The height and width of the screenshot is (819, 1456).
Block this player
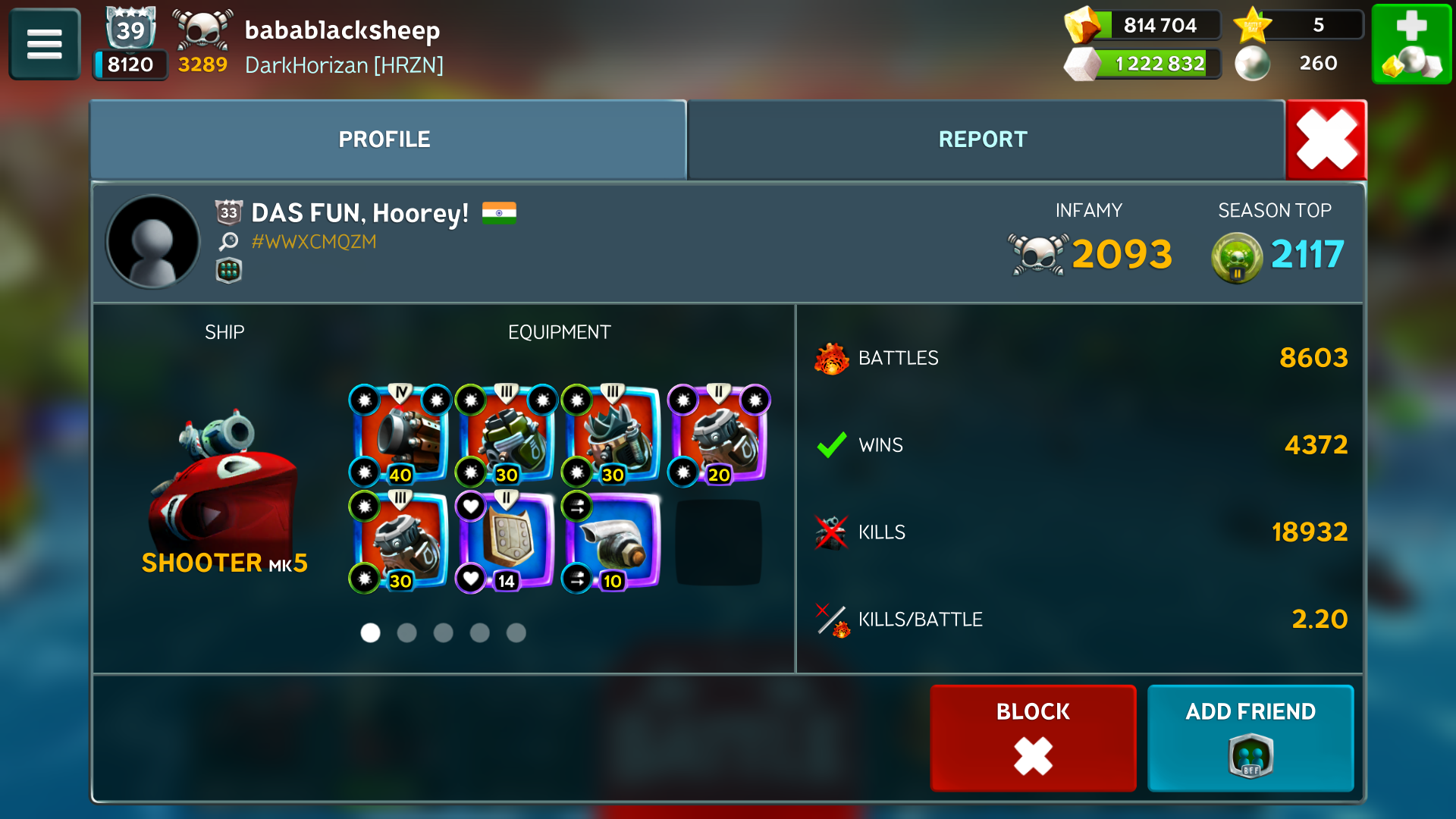(1033, 738)
